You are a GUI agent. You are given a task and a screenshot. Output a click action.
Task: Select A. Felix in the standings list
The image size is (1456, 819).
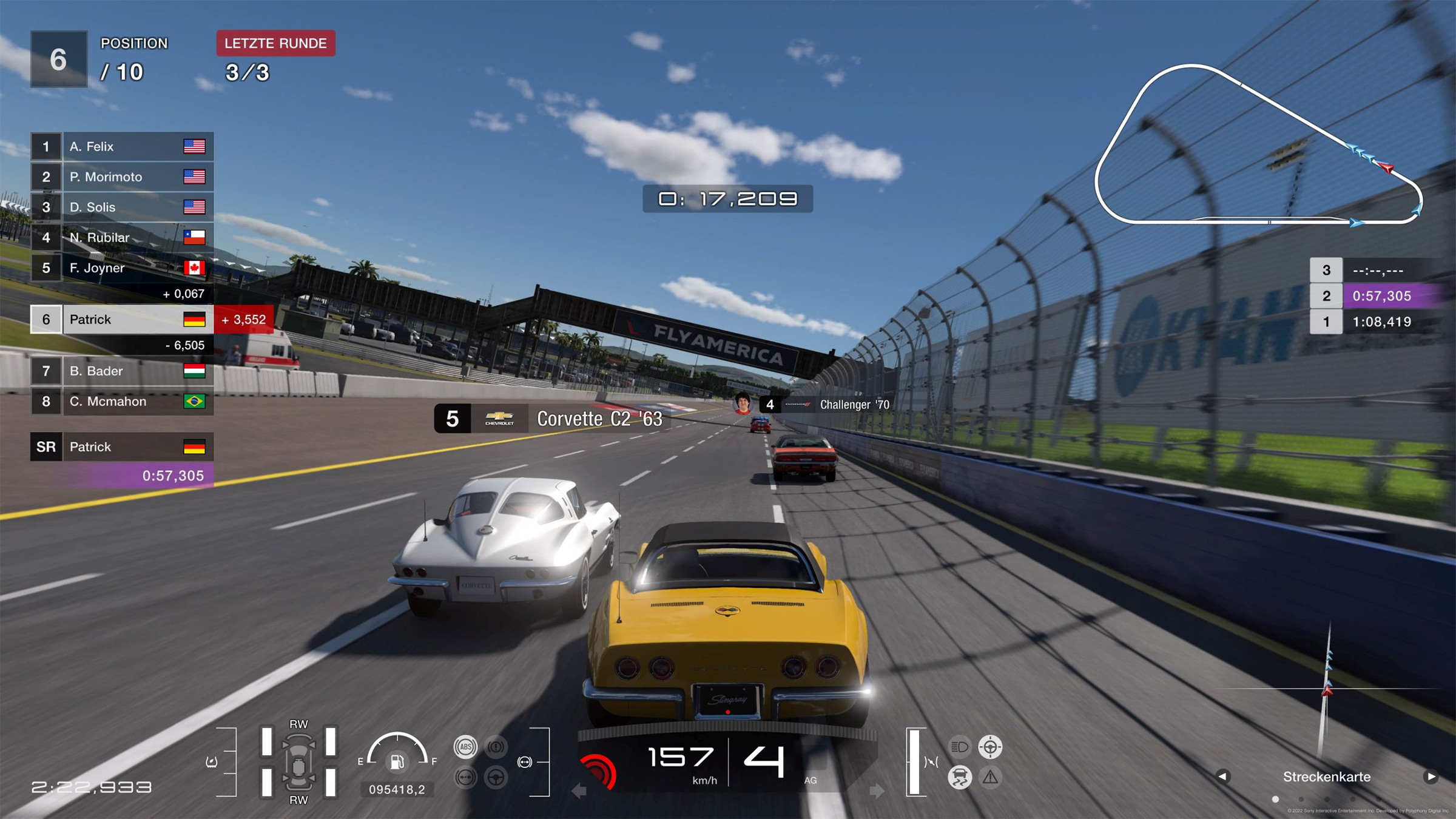coord(122,146)
